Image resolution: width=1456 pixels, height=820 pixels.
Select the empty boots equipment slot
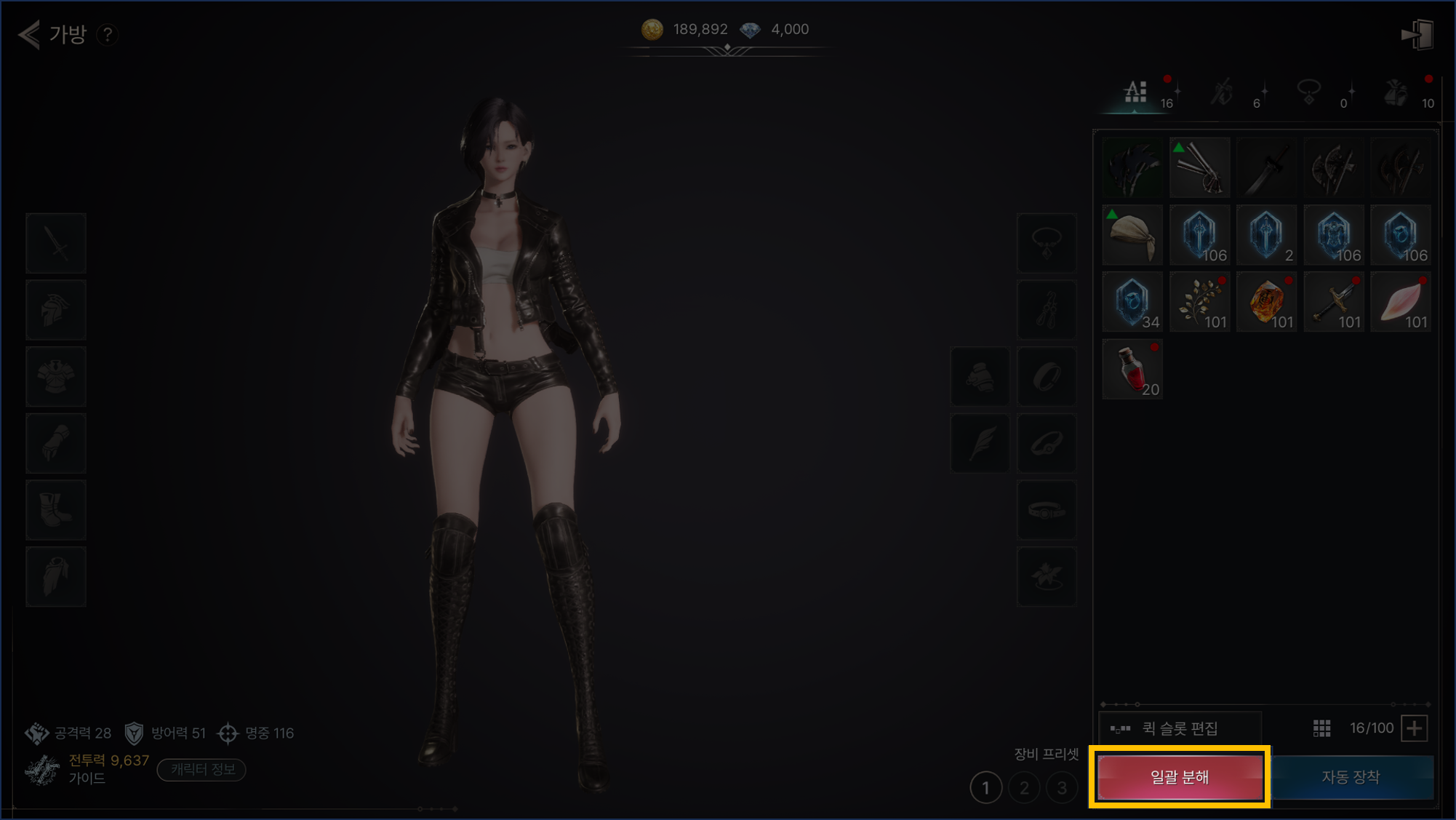point(56,509)
